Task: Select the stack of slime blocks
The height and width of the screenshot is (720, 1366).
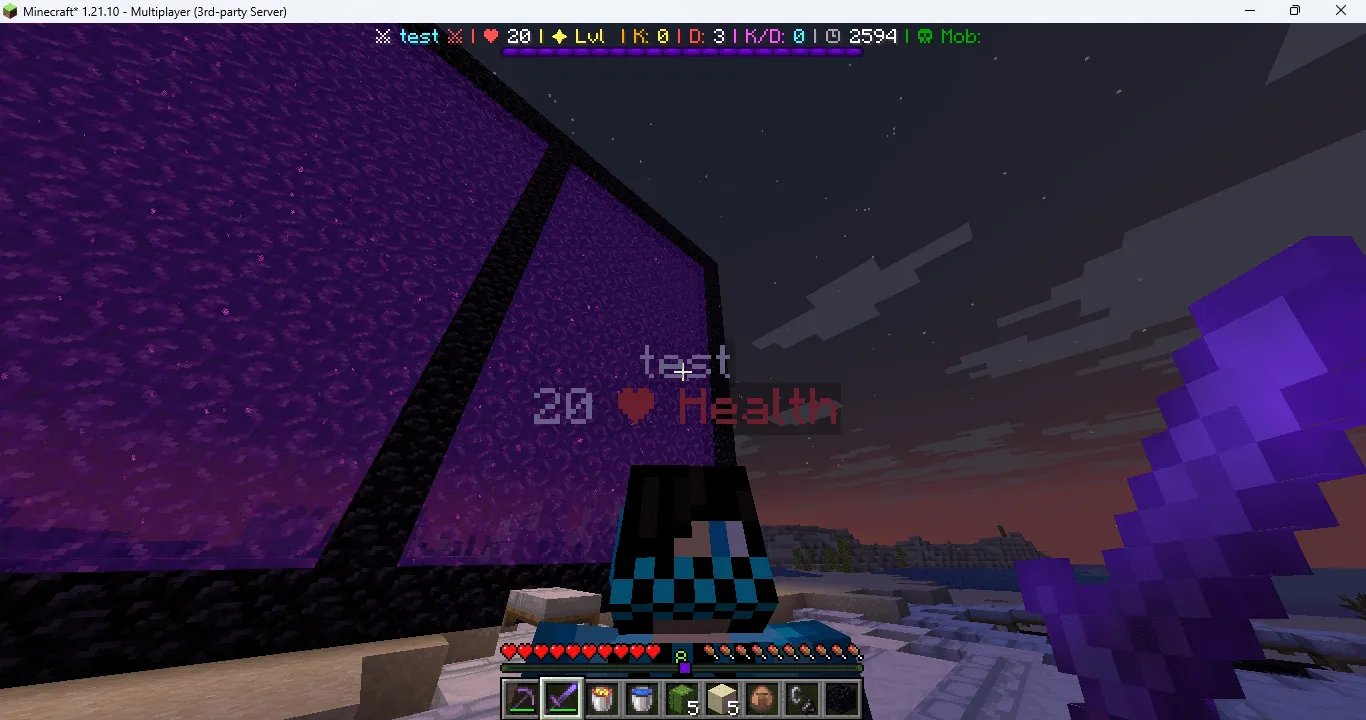Action: 681,699
